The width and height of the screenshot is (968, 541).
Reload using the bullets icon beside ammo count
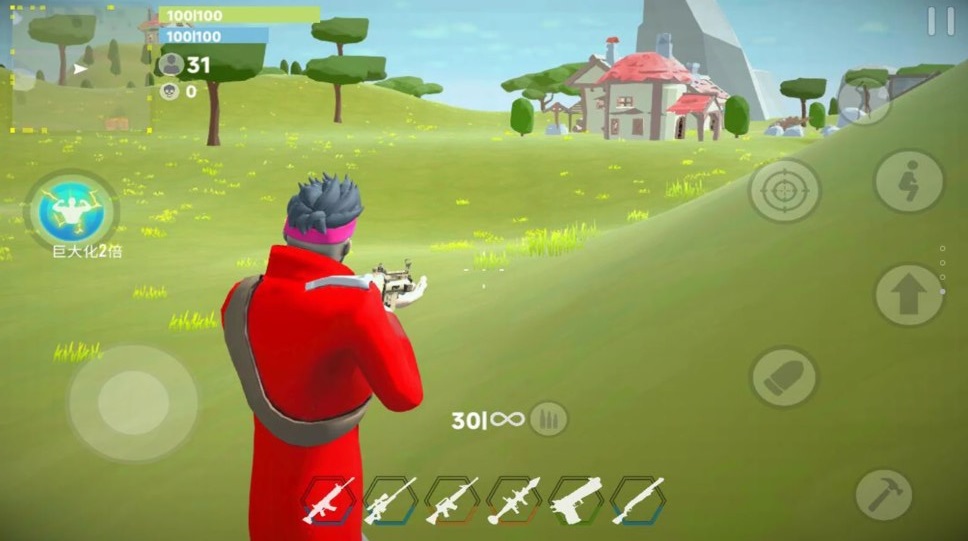[548, 419]
